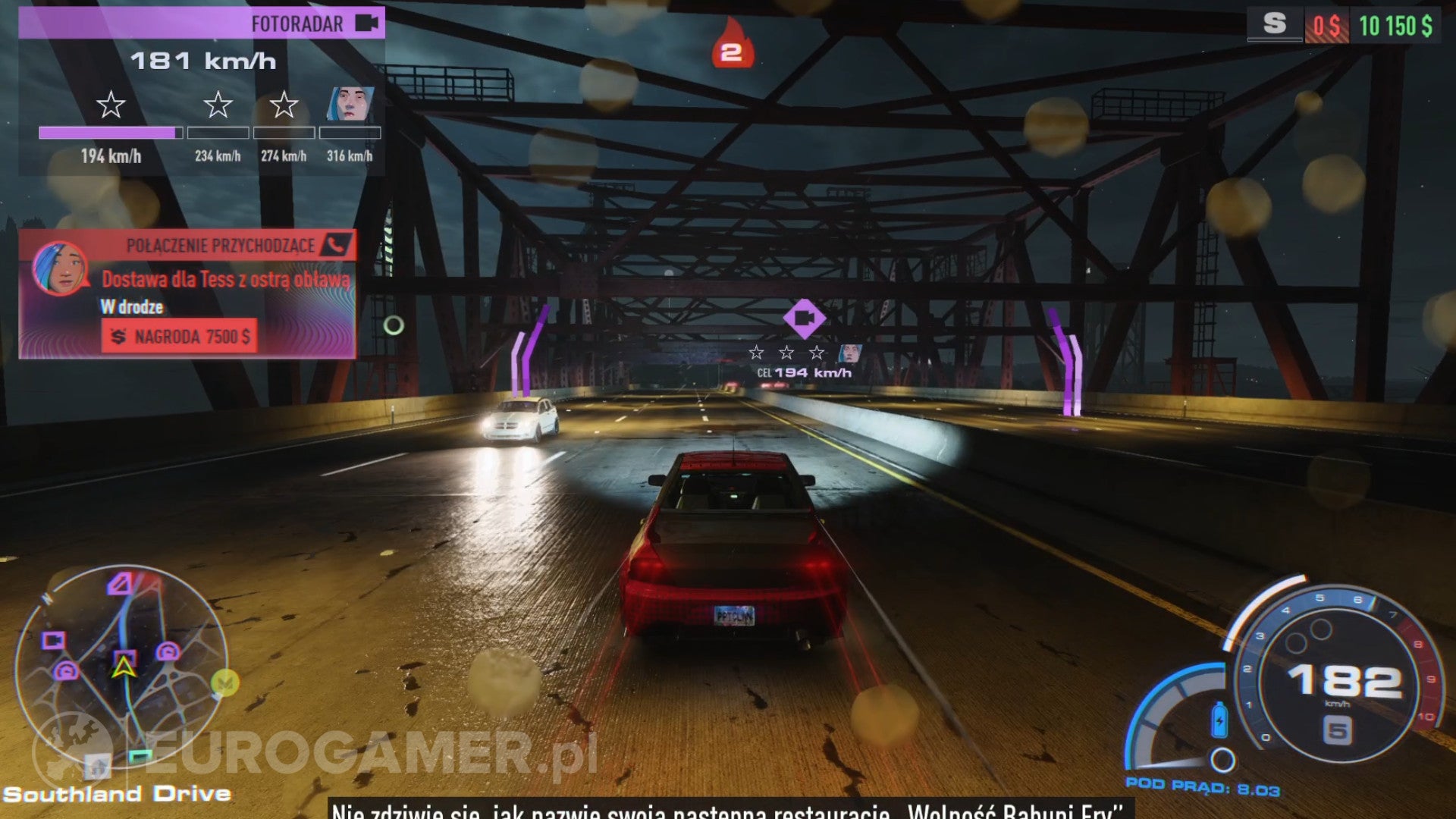Expand the W drodze delivery status entry
1456x819 pixels.
click(x=133, y=307)
